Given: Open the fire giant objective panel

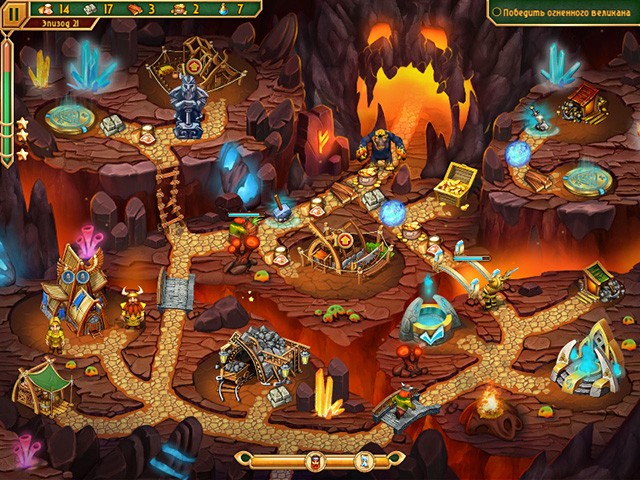Looking at the screenshot, I should point(561,11).
